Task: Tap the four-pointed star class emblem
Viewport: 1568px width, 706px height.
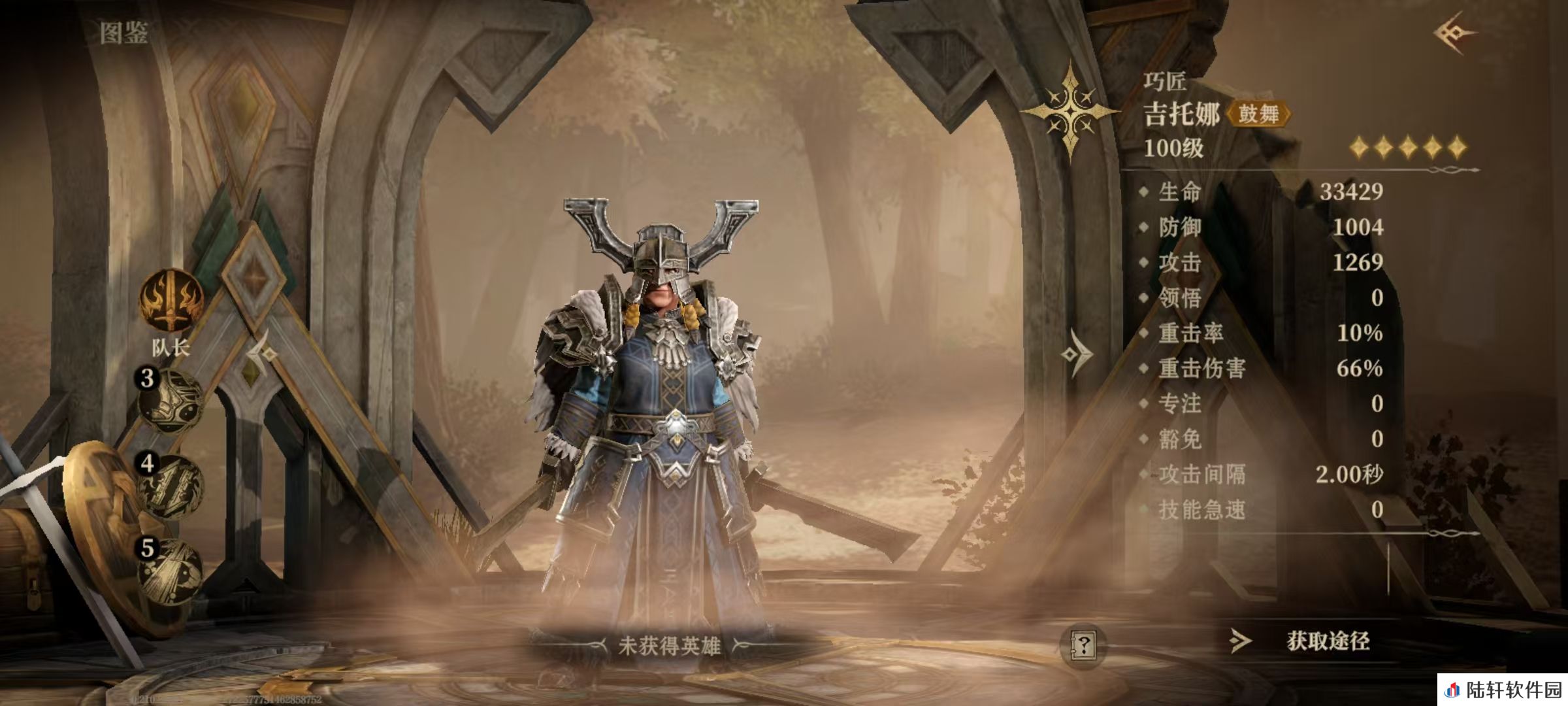Action: point(1070,111)
